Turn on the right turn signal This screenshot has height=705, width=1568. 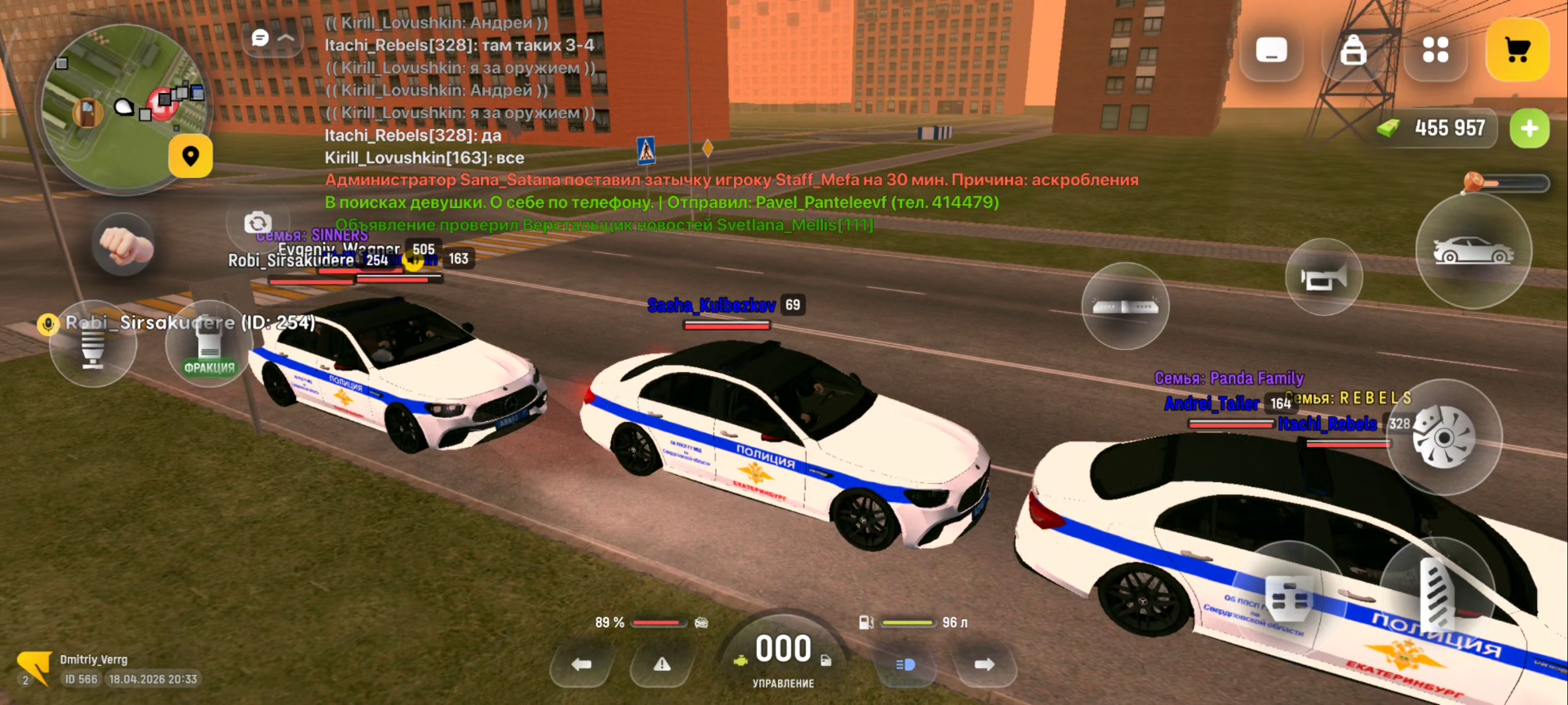983,664
